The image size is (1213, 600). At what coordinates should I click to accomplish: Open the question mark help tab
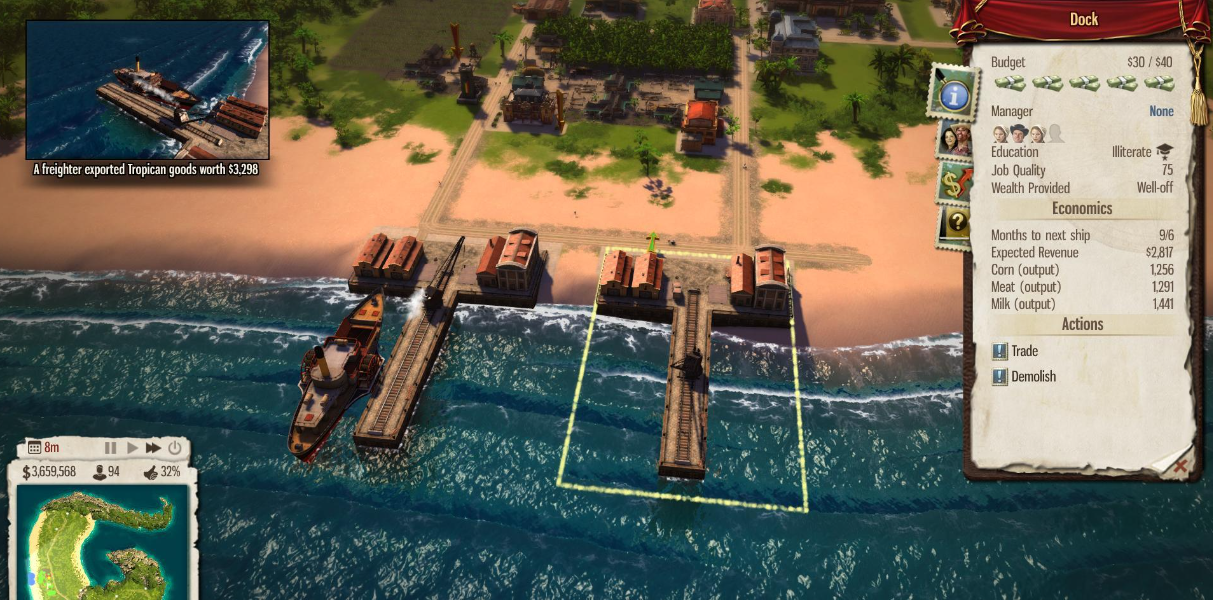(x=955, y=224)
